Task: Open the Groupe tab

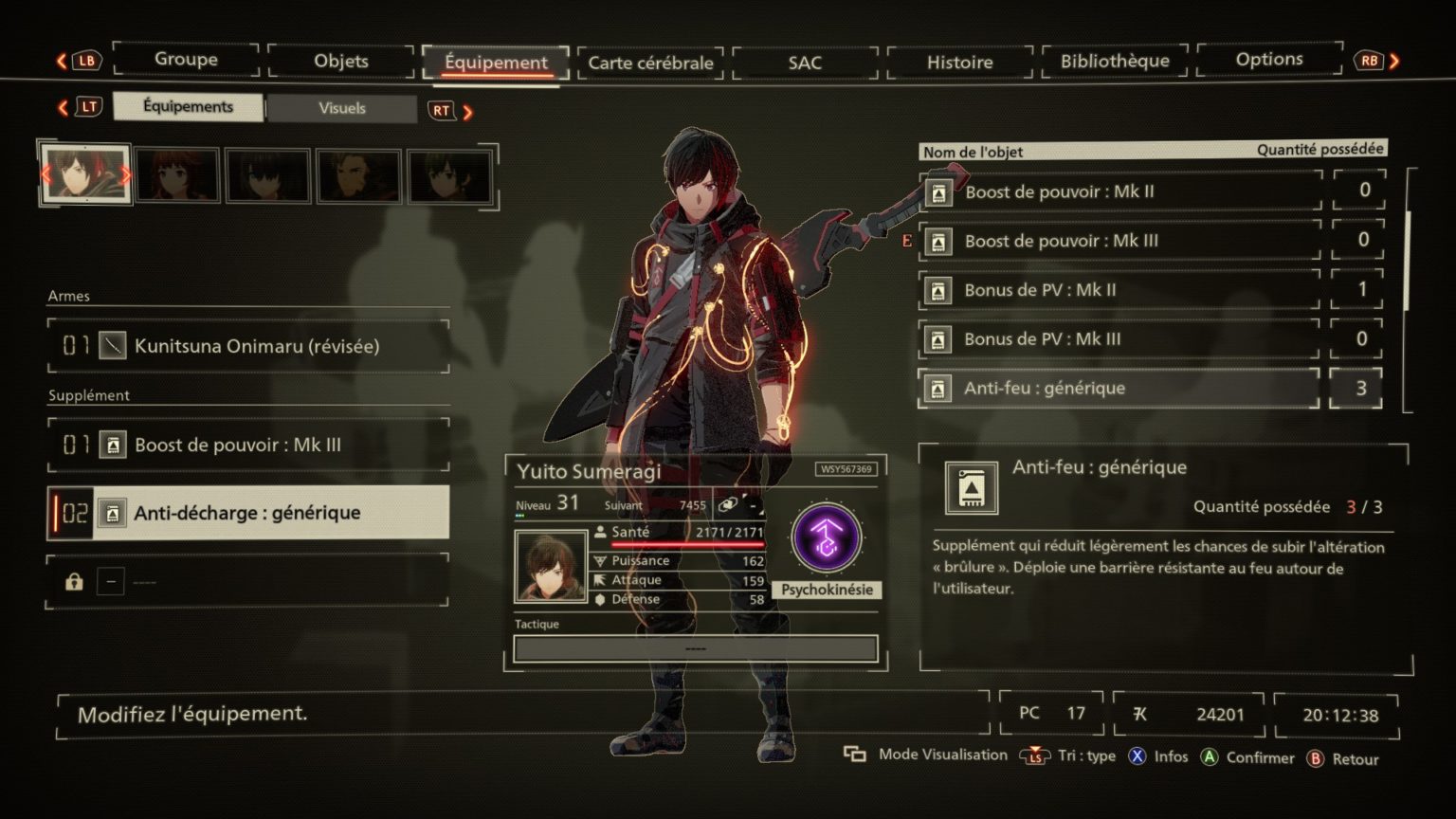Action: pyautogui.click(x=186, y=60)
